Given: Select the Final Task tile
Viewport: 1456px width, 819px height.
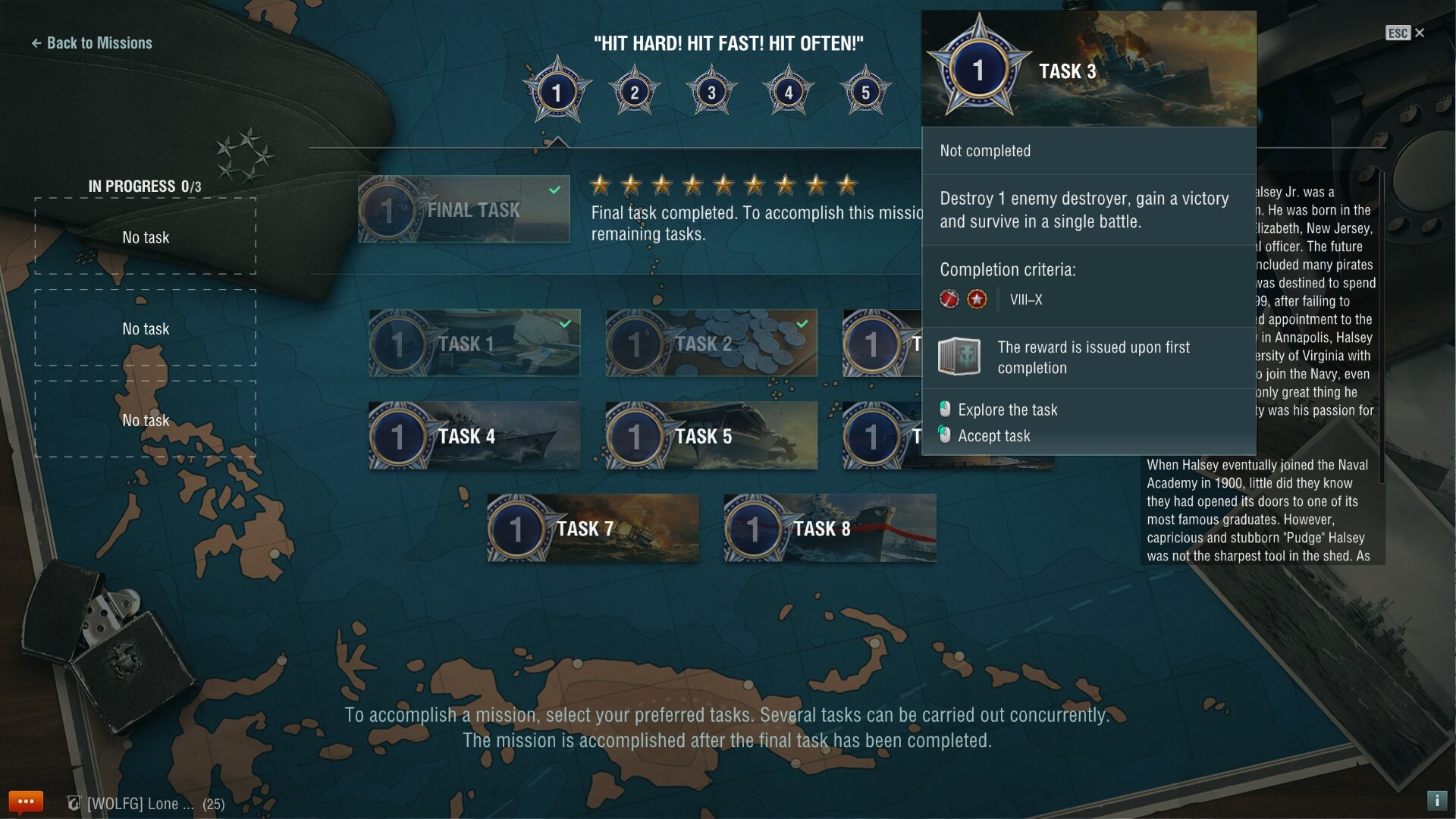Looking at the screenshot, I should coord(464,209).
